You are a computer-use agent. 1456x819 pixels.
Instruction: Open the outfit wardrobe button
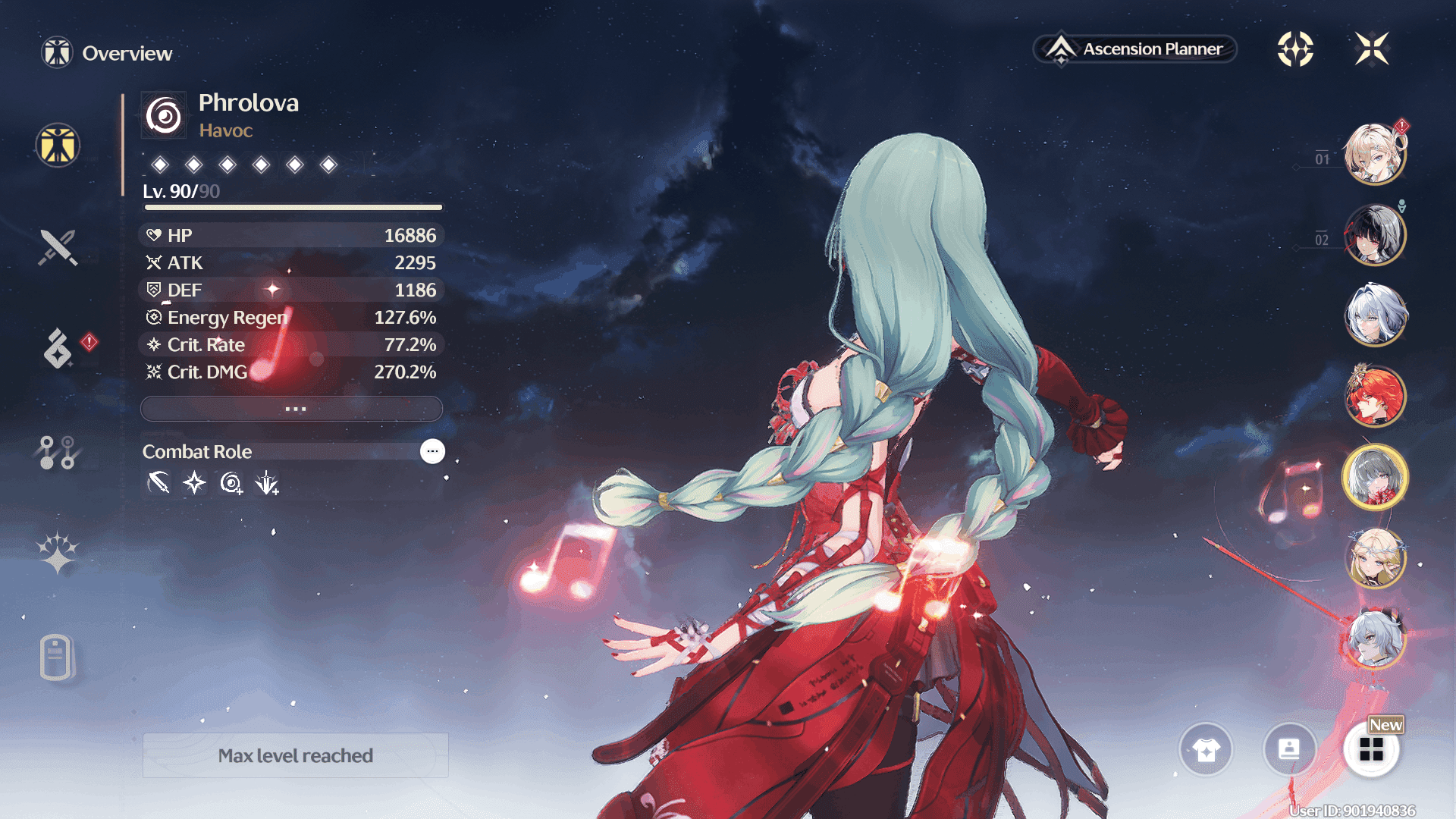coord(1206,750)
